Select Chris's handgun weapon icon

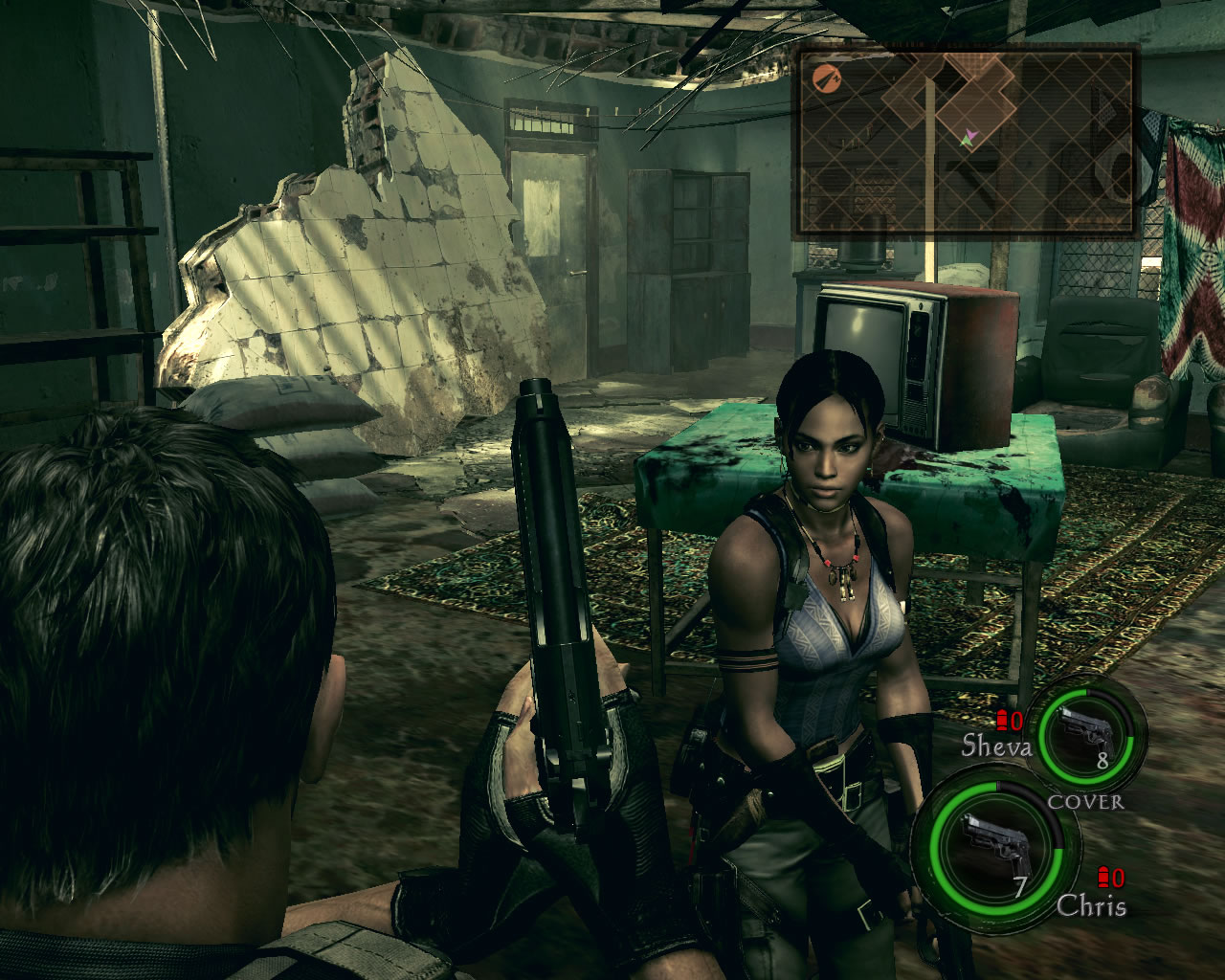[x=995, y=845]
